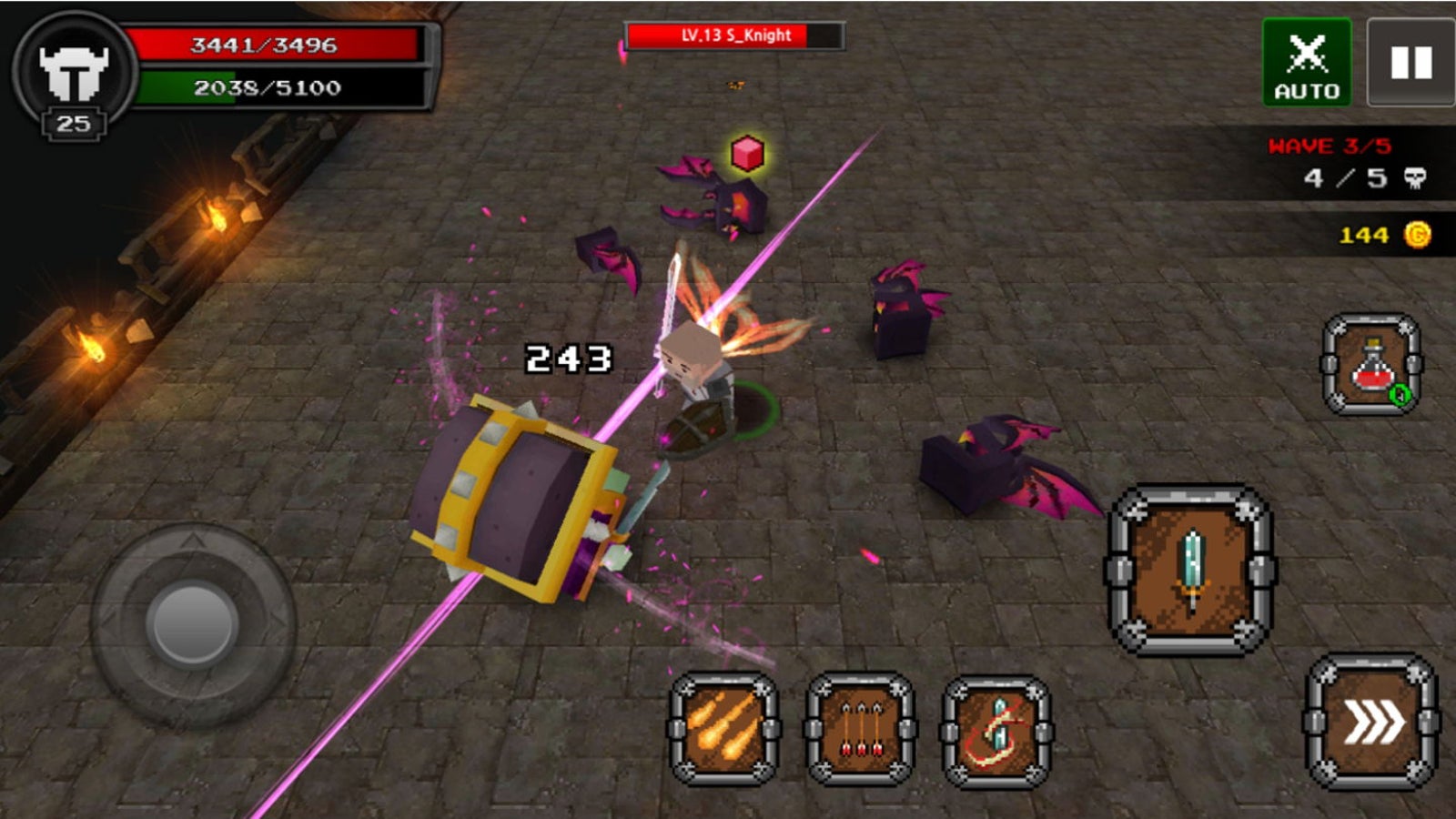Tap the virtual joystick knob

point(193,624)
